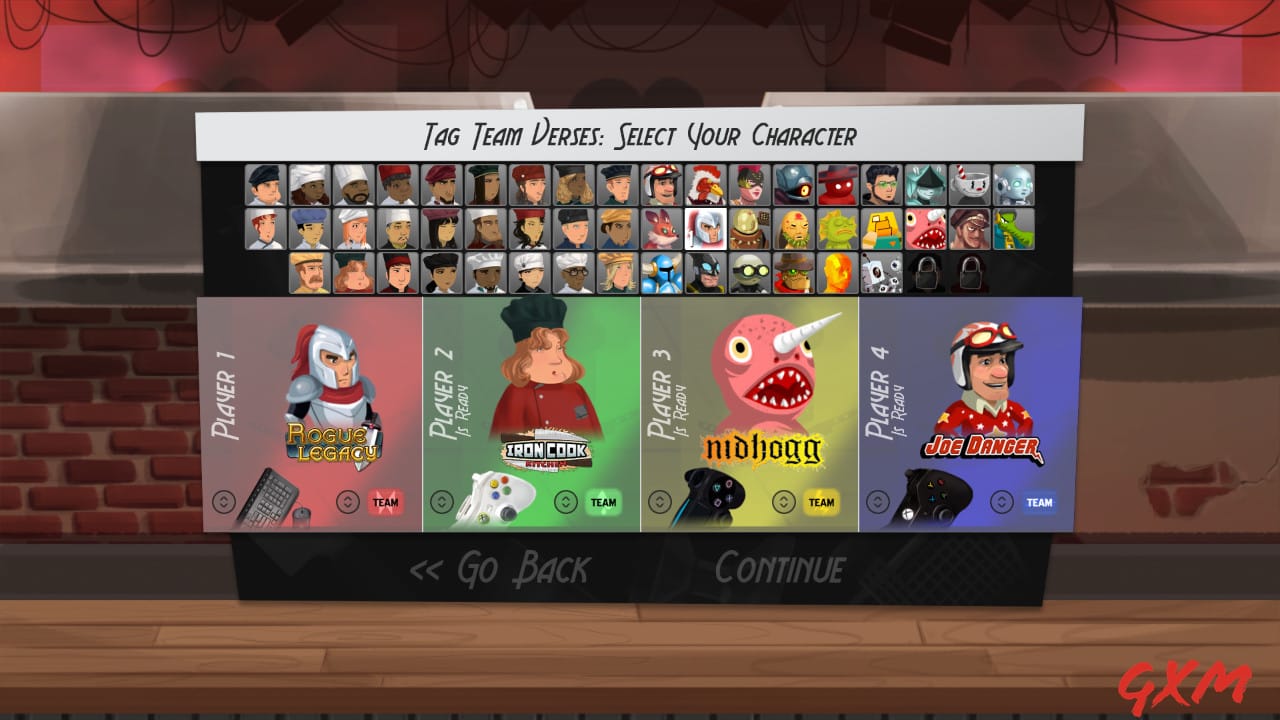Toggle Player 2's green TEAM setting
1280x720 pixels.
(601, 502)
